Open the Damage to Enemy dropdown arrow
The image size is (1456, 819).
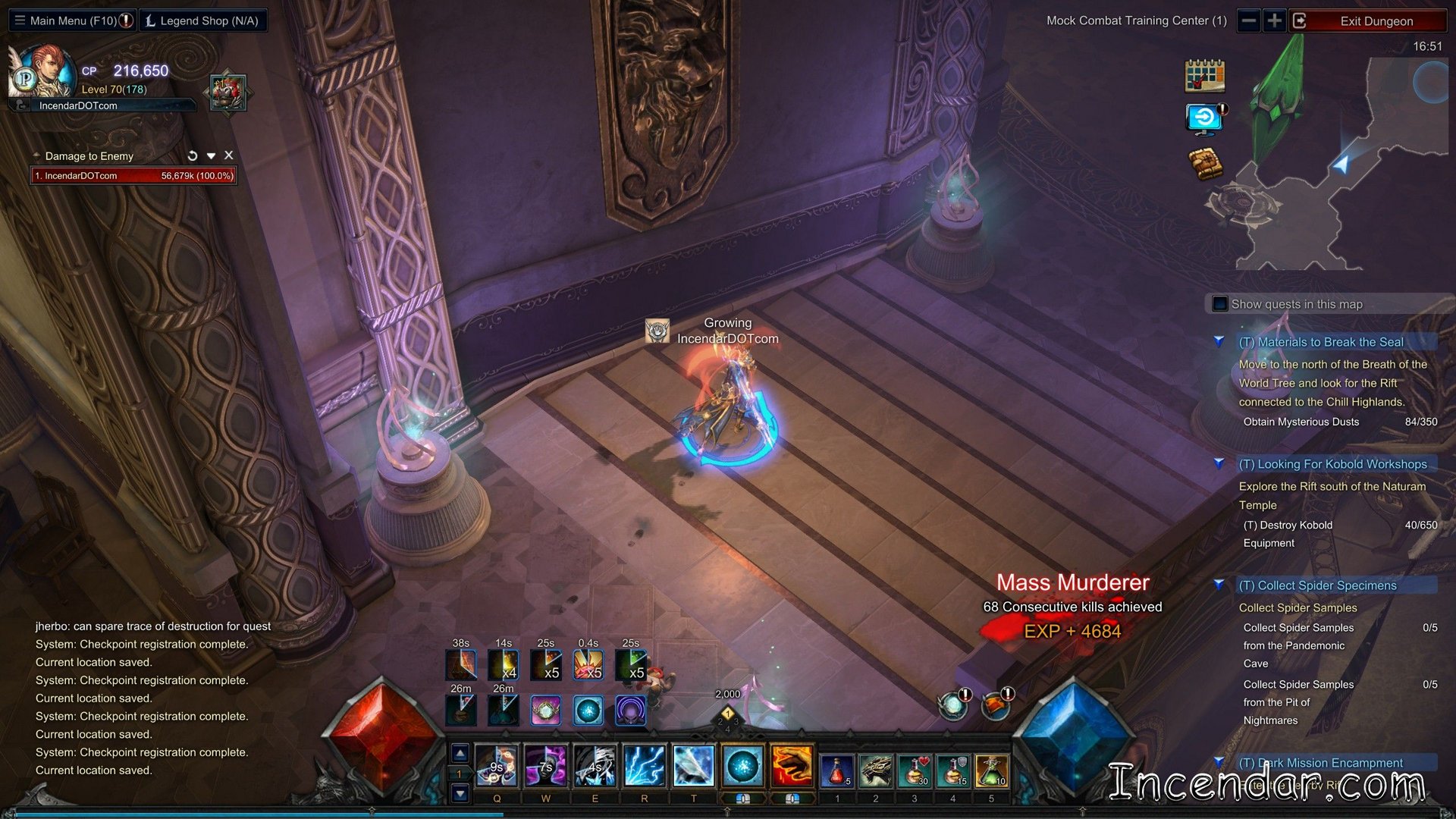coord(212,155)
